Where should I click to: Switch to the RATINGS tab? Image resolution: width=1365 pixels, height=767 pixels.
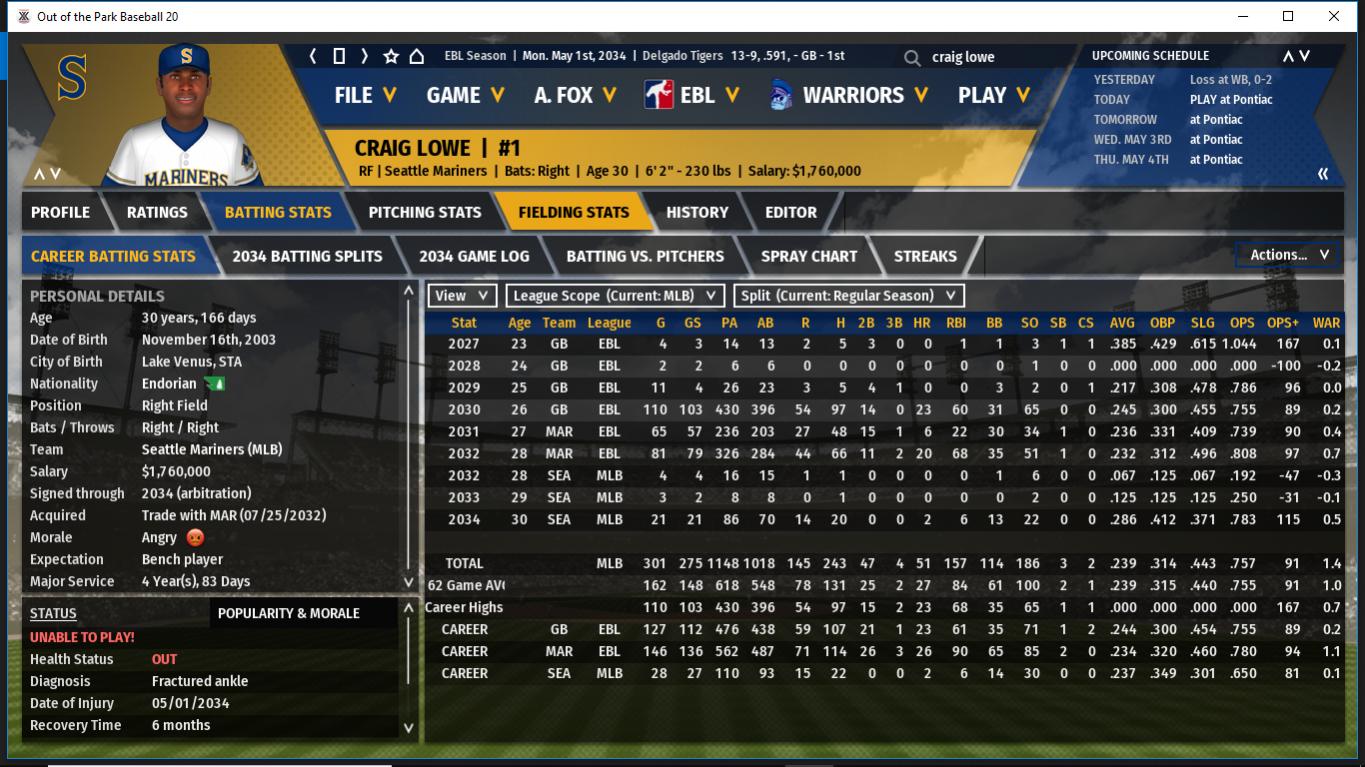pos(157,212)
